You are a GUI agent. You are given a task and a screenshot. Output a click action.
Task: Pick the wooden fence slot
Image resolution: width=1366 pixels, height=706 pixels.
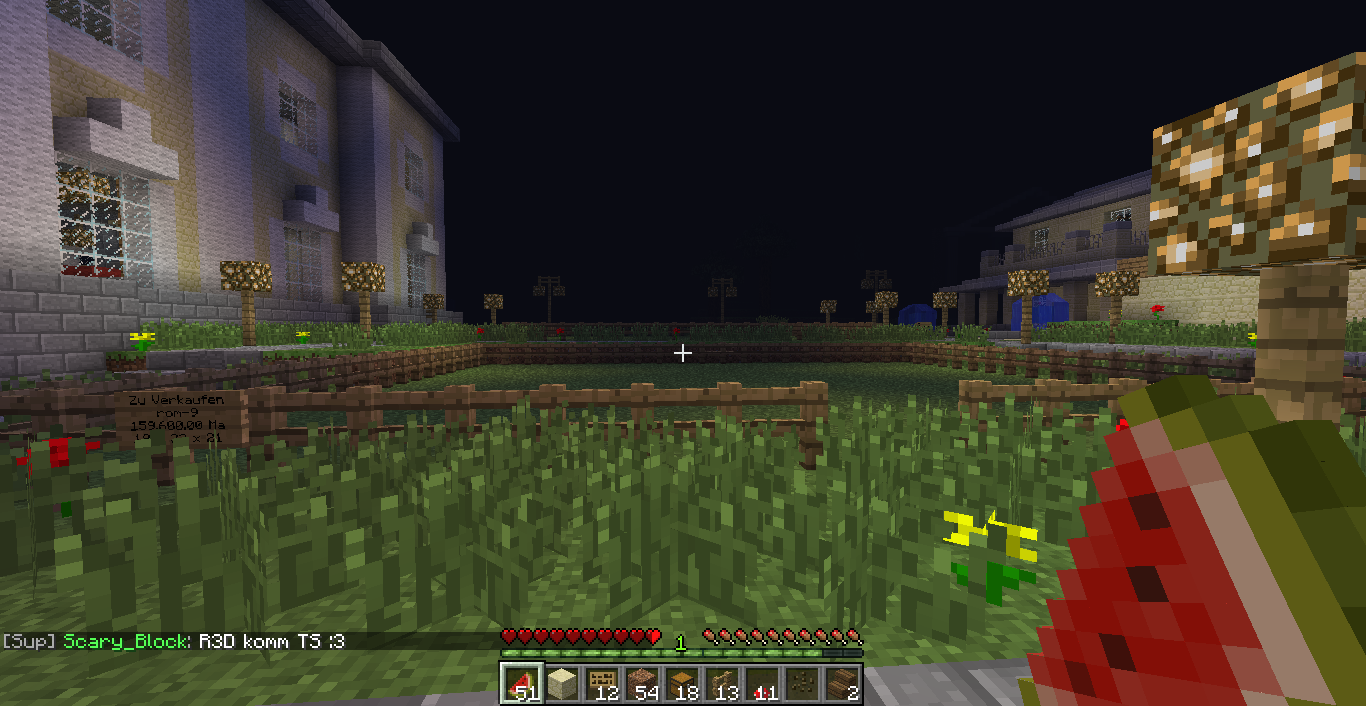[x=721, y=684]
